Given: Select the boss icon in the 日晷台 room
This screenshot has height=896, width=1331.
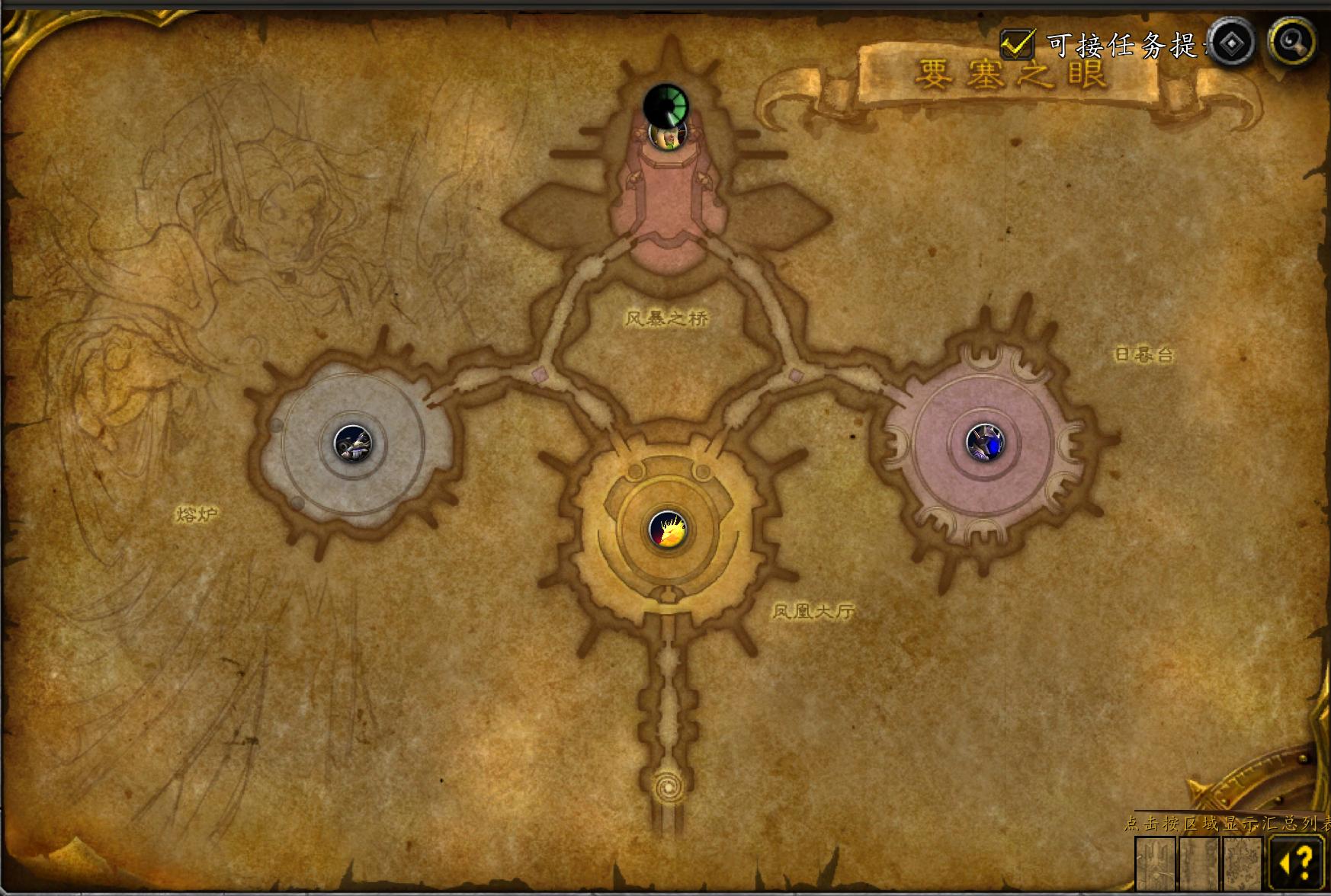Looking at the screenshot, I should (985, 442).
